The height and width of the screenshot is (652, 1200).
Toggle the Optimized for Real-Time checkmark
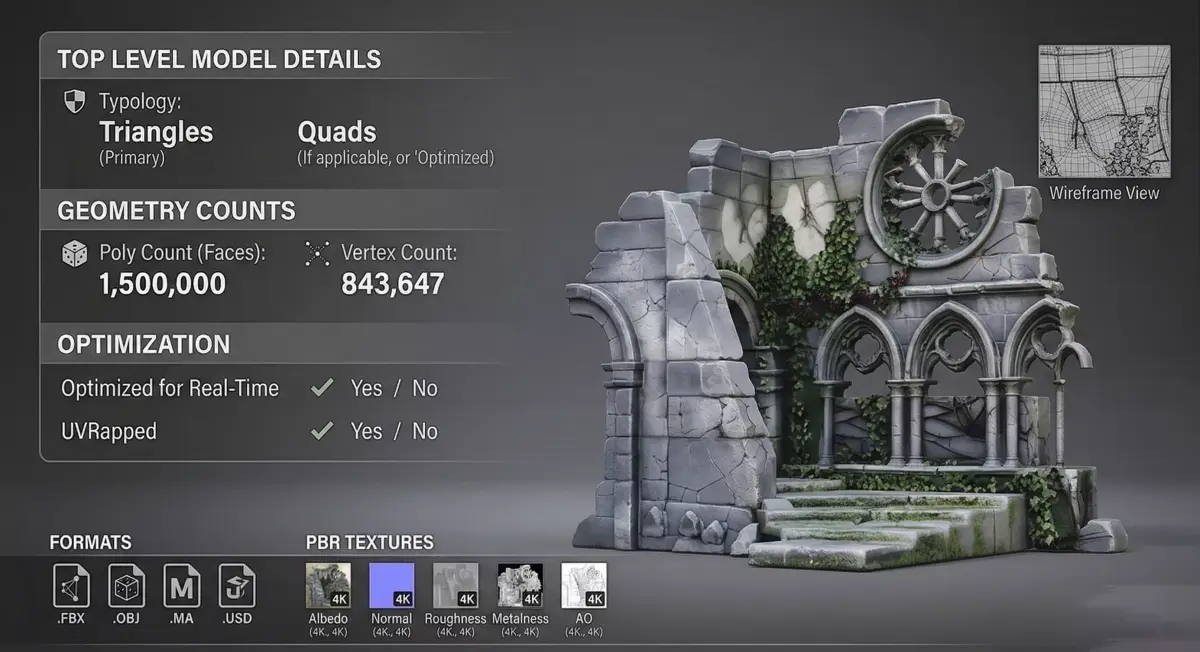322,388
